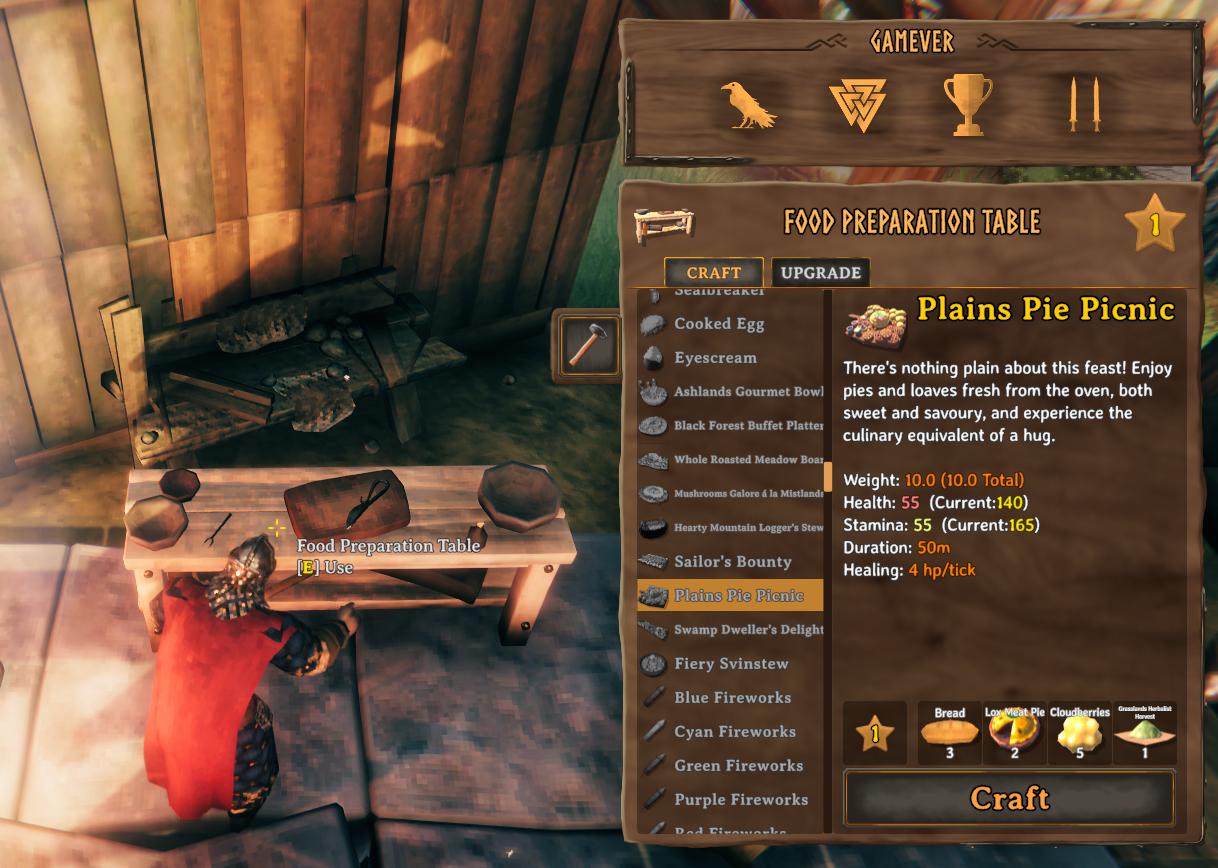
Task: Select the Craft tab
Action: pyautogui.click(x=713, y=273)
